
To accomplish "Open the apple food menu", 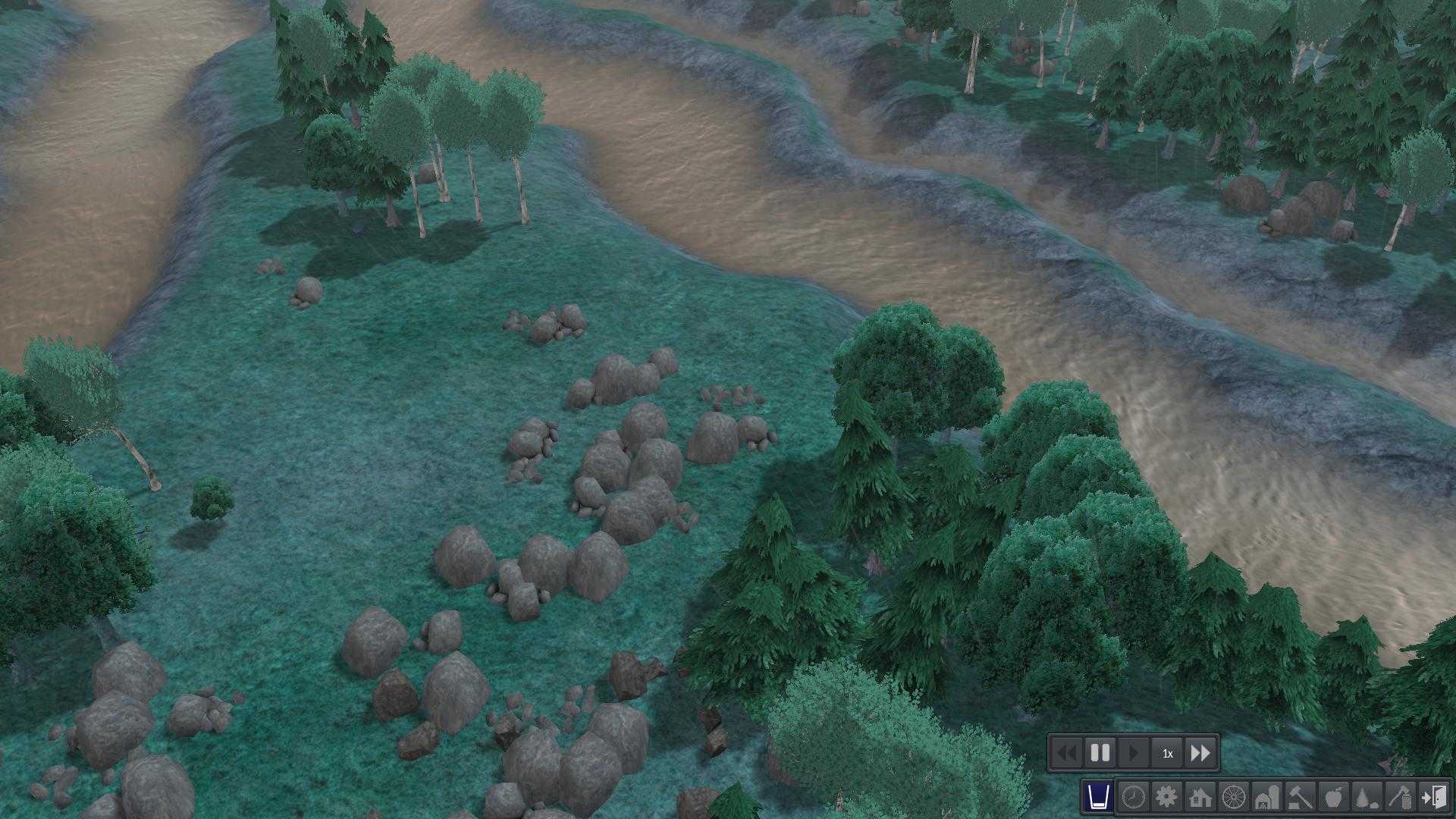I will coord(1335,797).
